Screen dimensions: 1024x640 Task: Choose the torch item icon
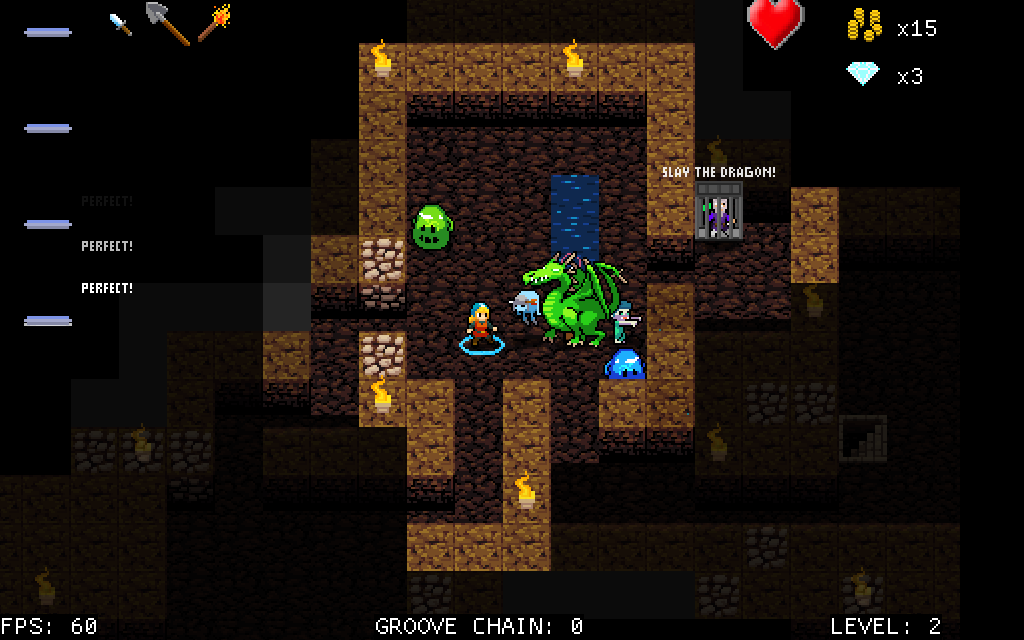click(x=214, y=23)
